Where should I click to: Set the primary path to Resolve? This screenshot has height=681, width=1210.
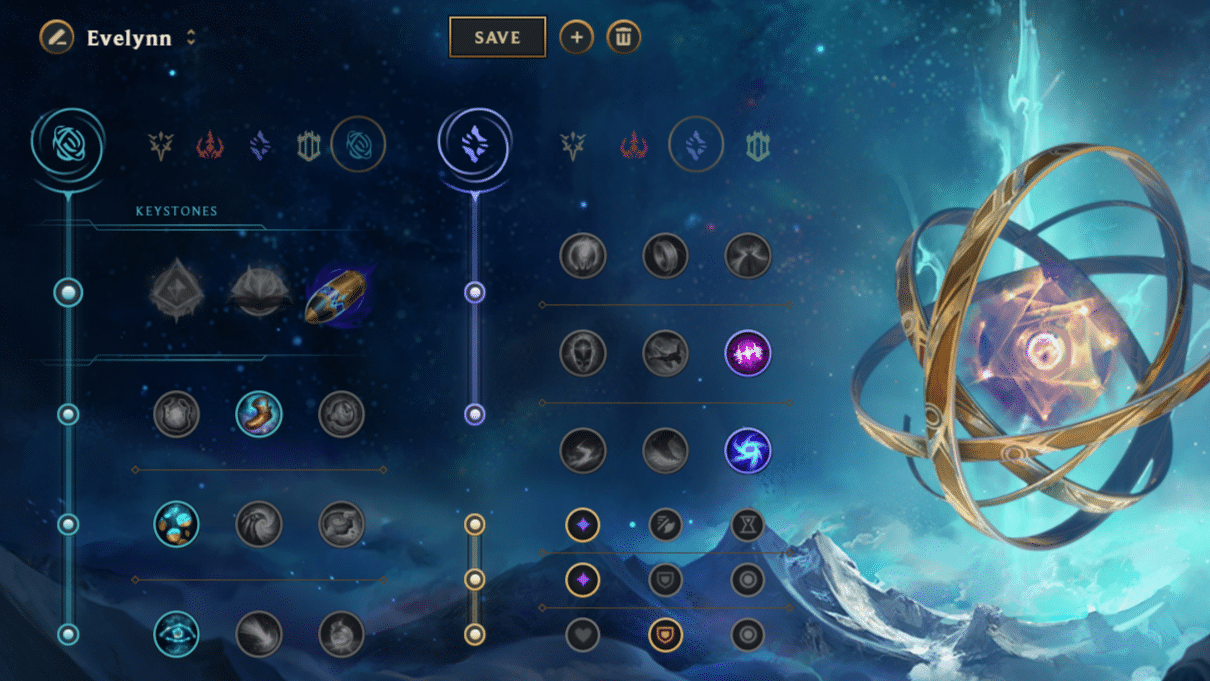[309, 146]
